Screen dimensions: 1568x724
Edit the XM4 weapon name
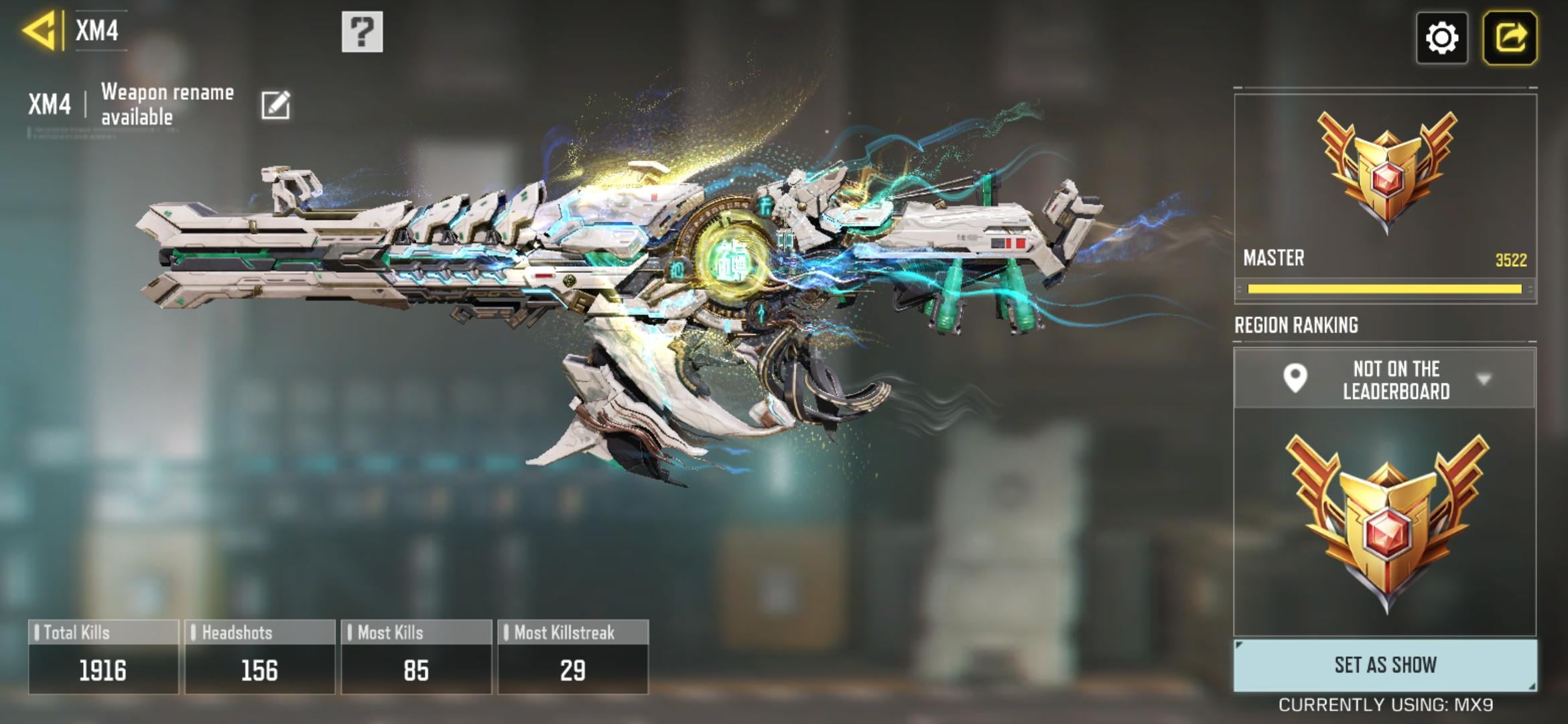(x=275, y=105)
